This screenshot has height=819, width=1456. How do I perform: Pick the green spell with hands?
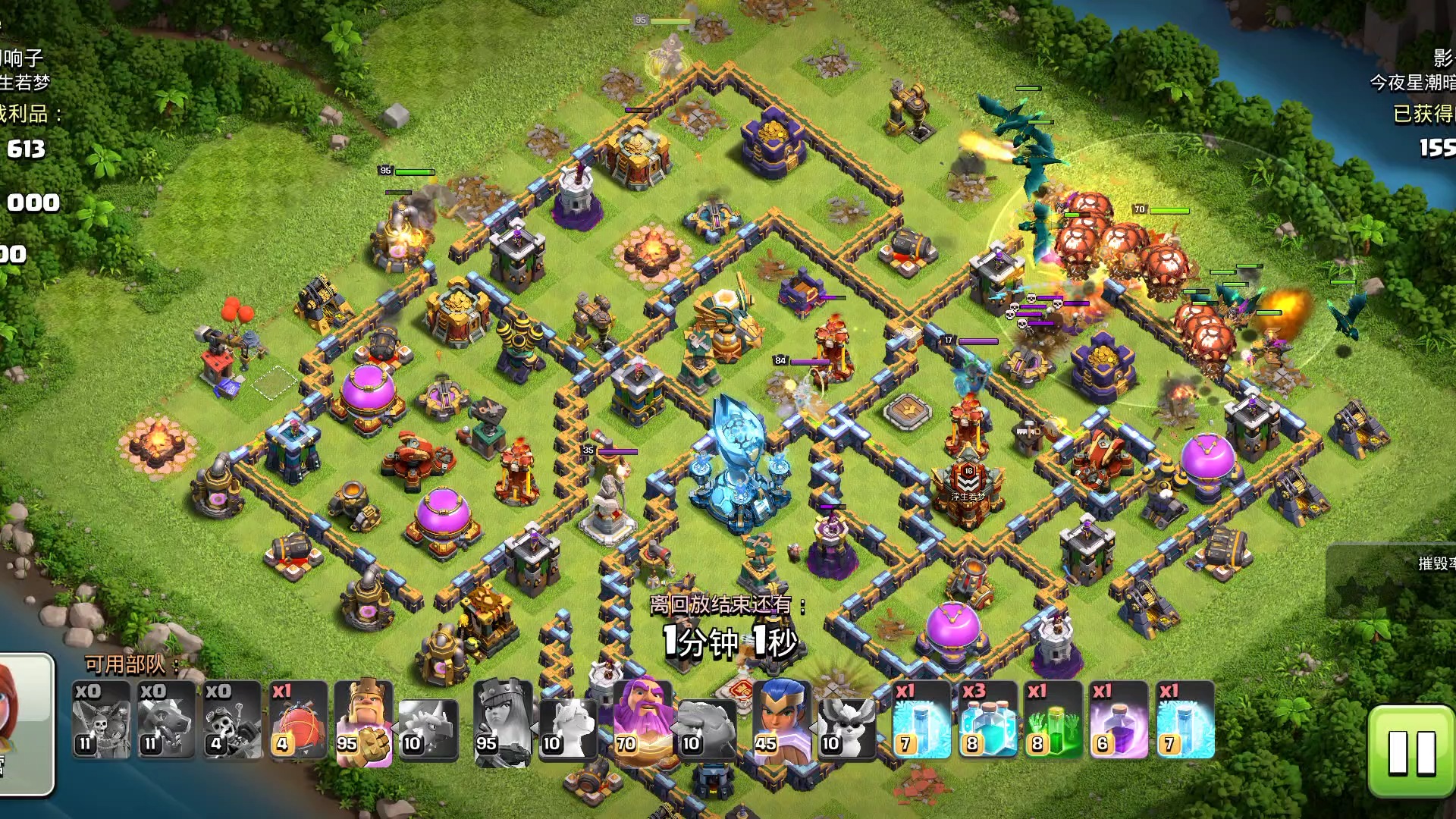[1053, 720]
